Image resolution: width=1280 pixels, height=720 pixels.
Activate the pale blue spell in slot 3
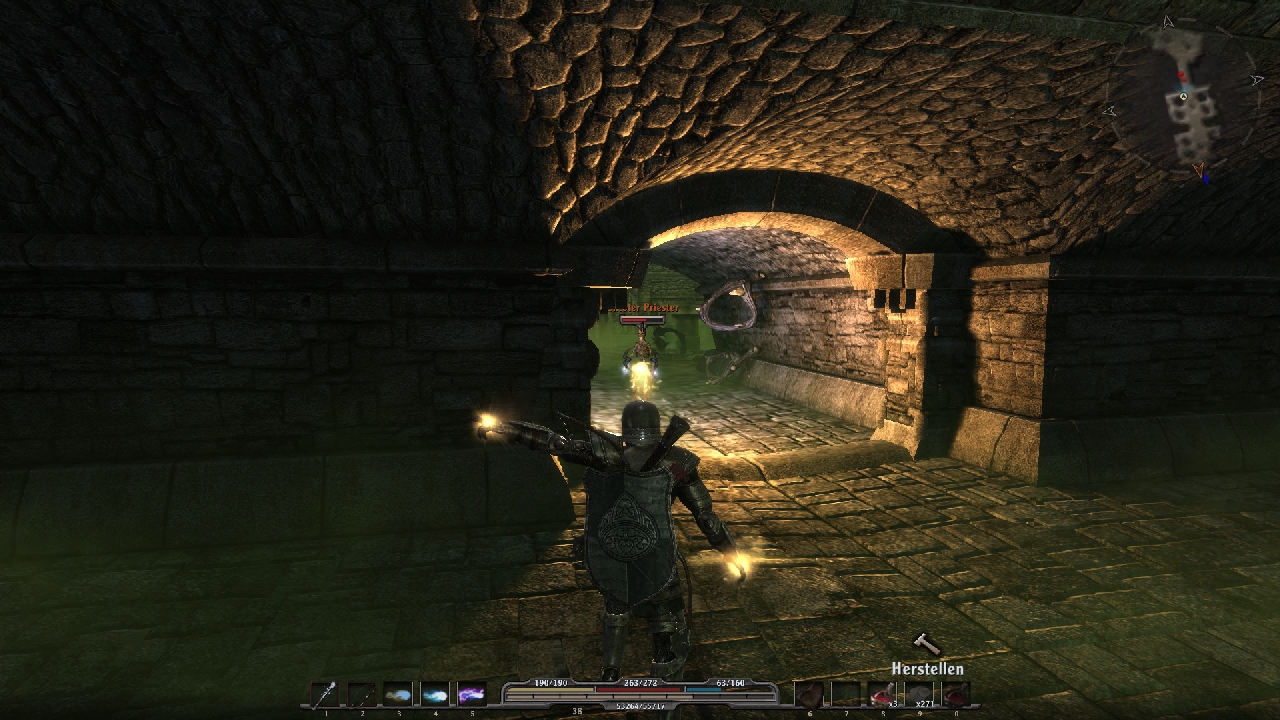point(398,694)
